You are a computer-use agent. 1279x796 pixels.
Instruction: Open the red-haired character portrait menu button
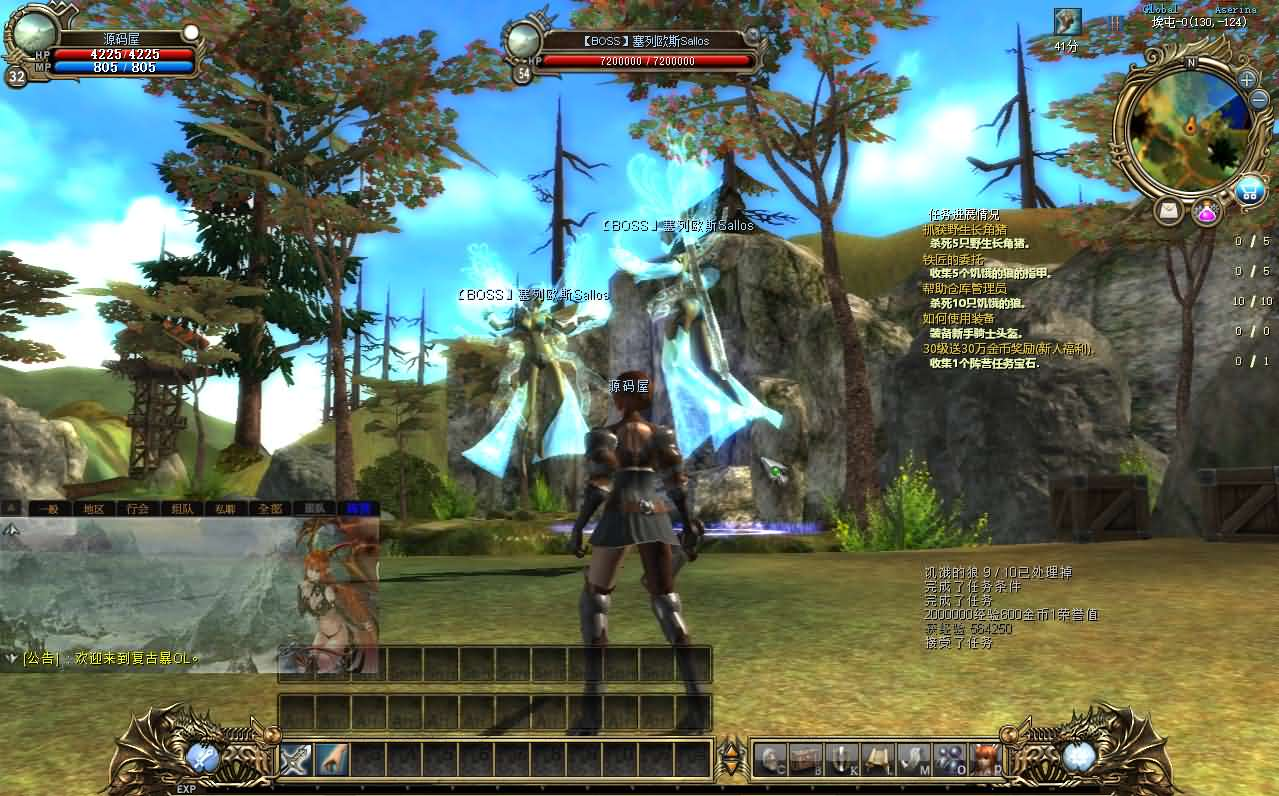pyautogui.click(x=985, y=759)
